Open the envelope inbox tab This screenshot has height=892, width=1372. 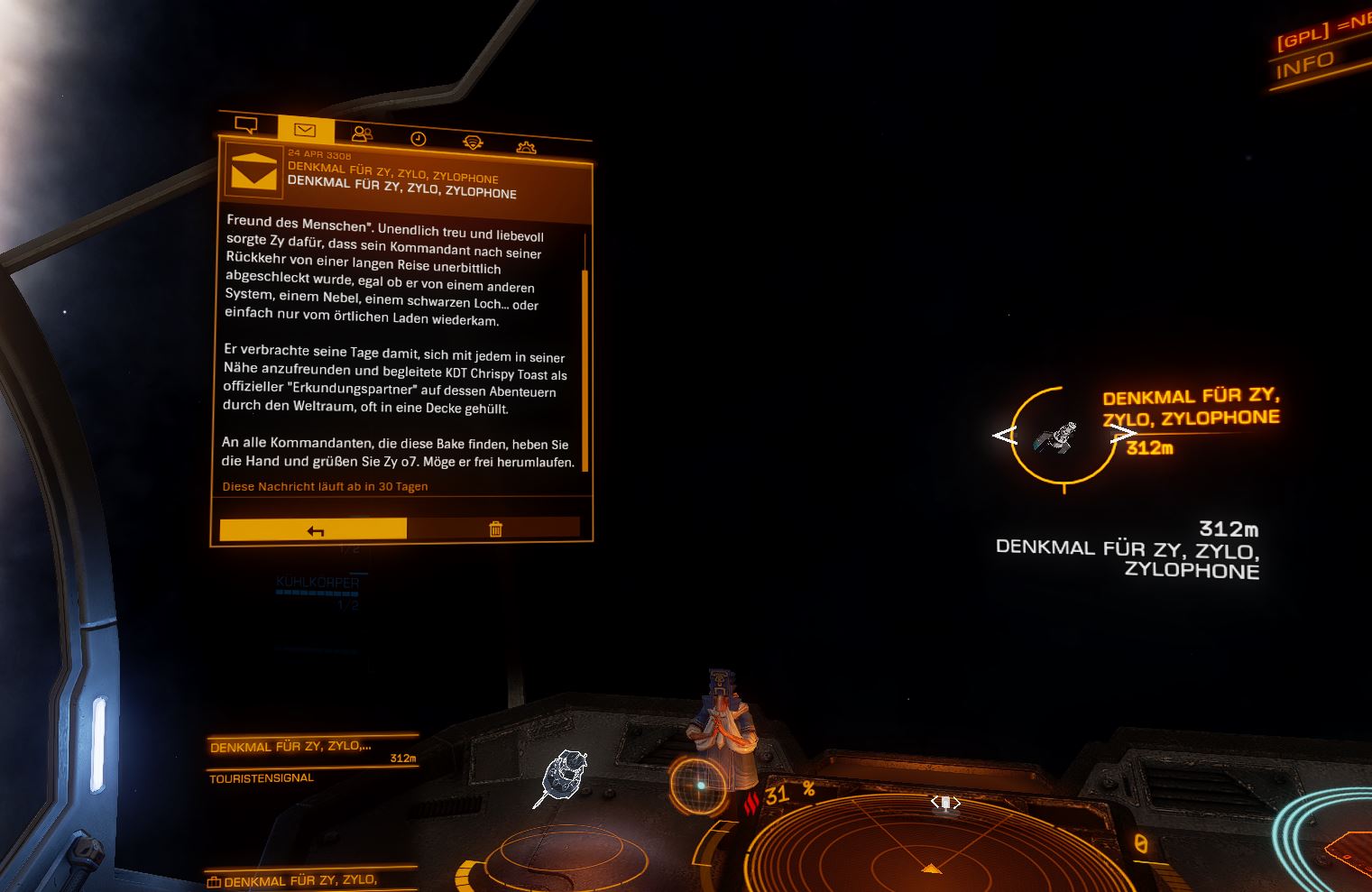click(x=305, y=131)
